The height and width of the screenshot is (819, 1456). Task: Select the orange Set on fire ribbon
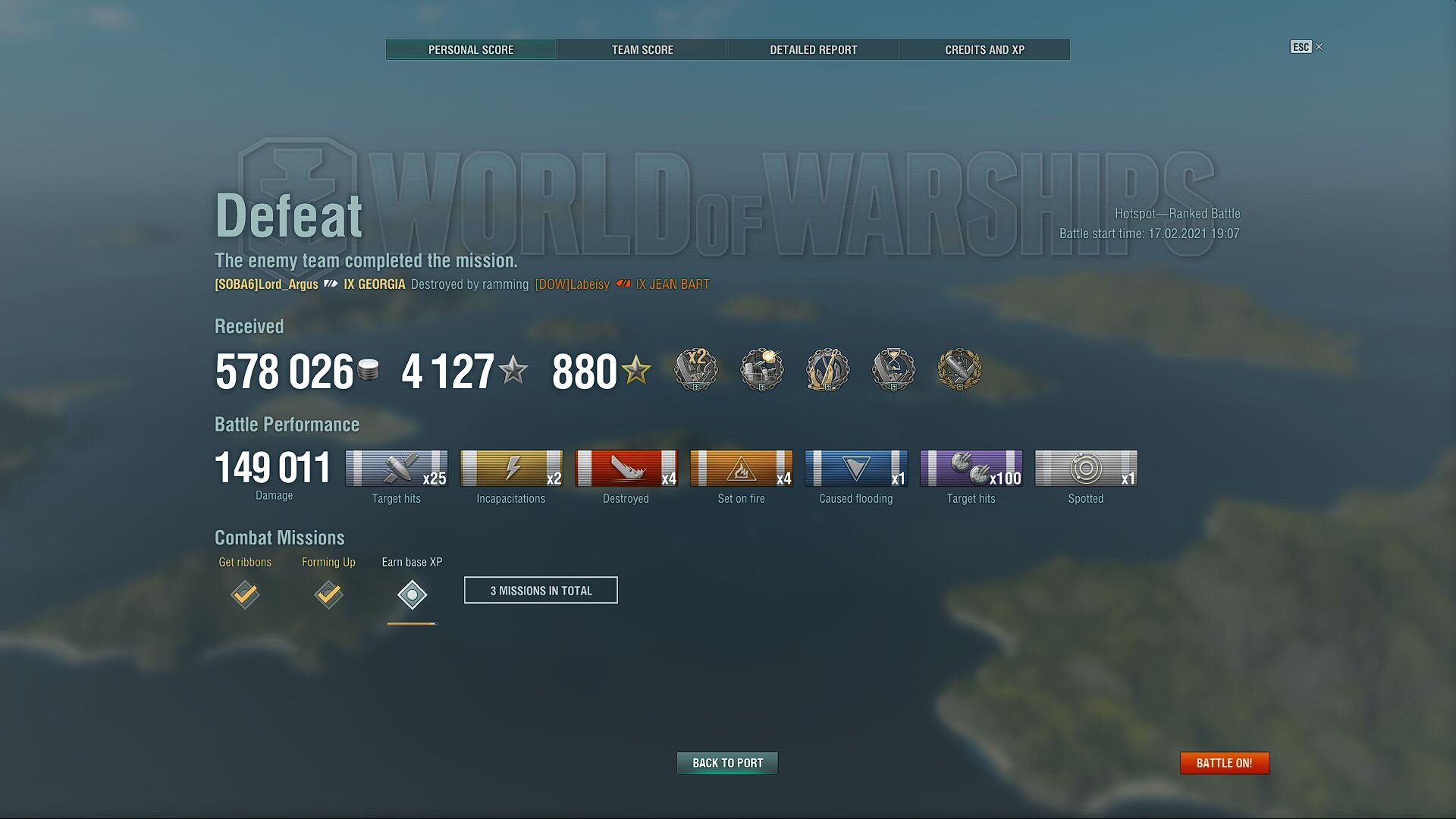pyautogui.click(x=741, y=469)
